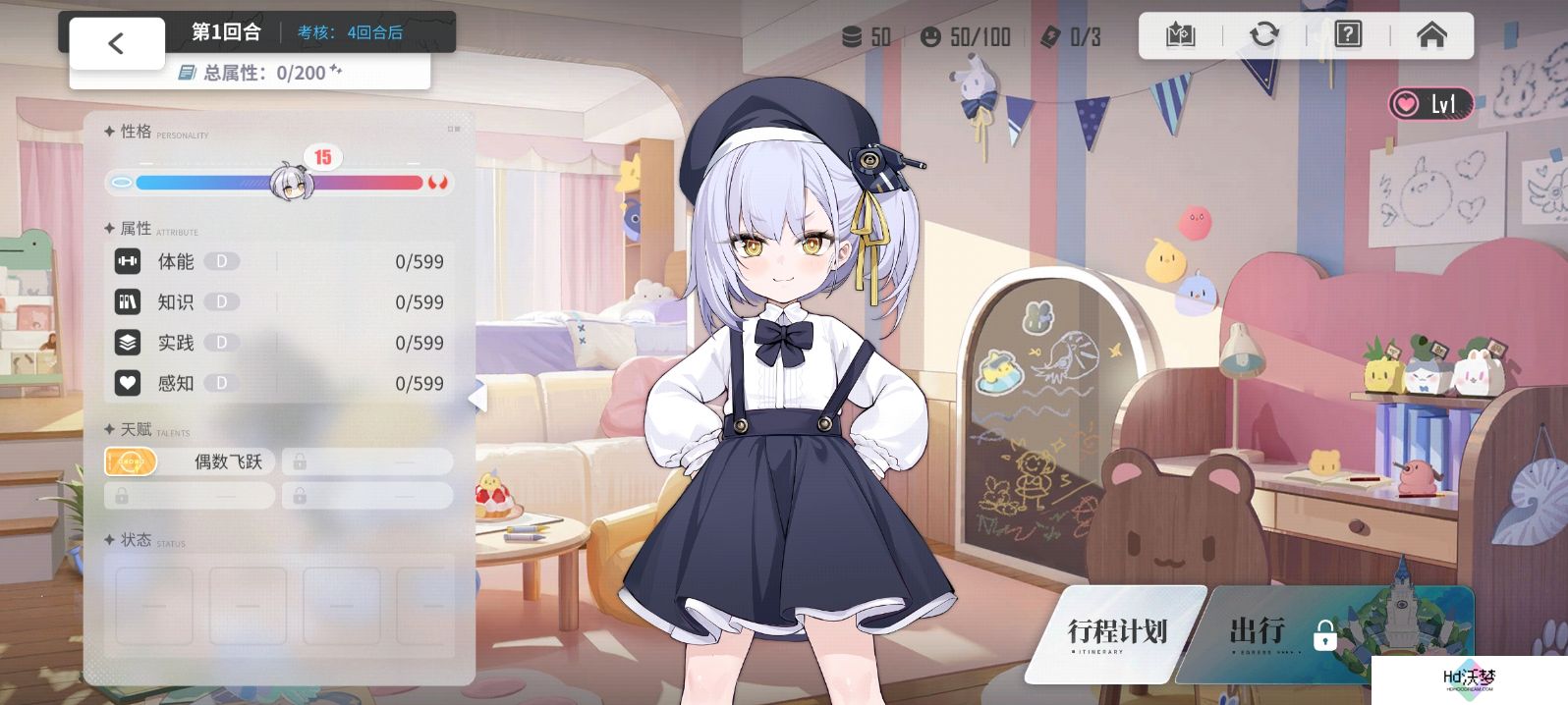Collapse the stats panel with the side arrow
Viewport: 1568px width, 705px height.
478,397
